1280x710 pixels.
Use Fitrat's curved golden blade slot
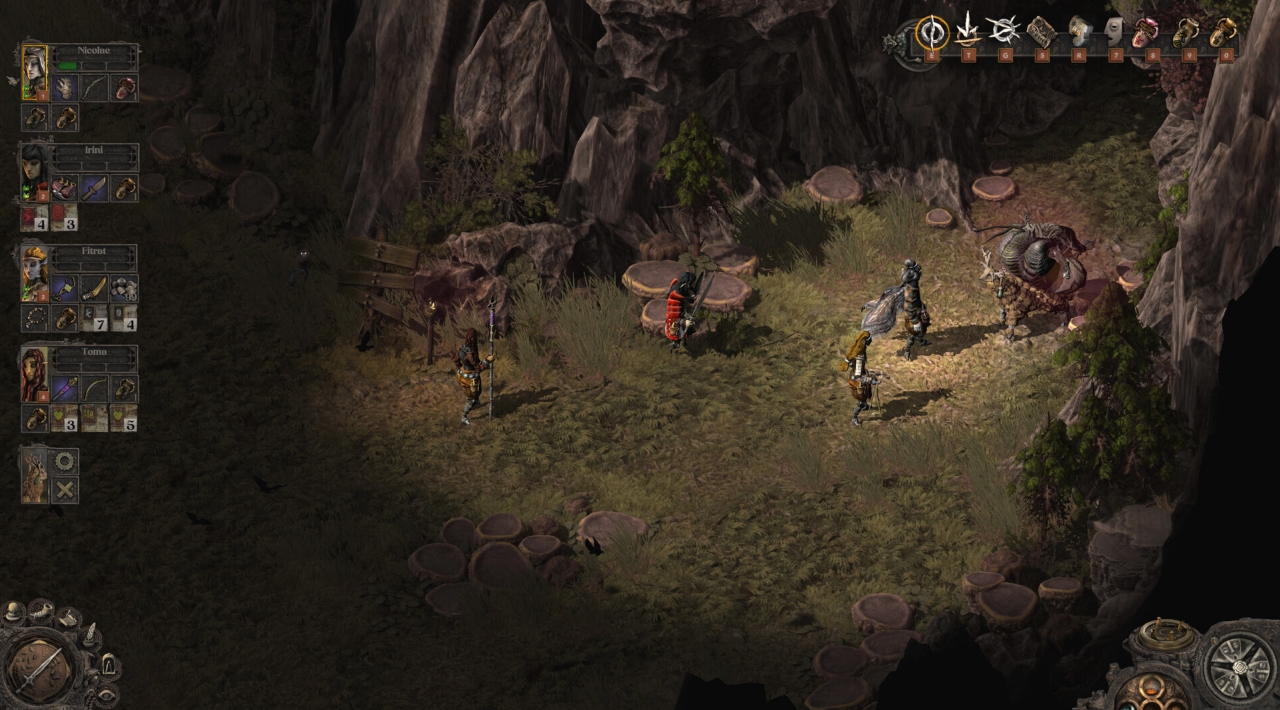tap(94, 289)
